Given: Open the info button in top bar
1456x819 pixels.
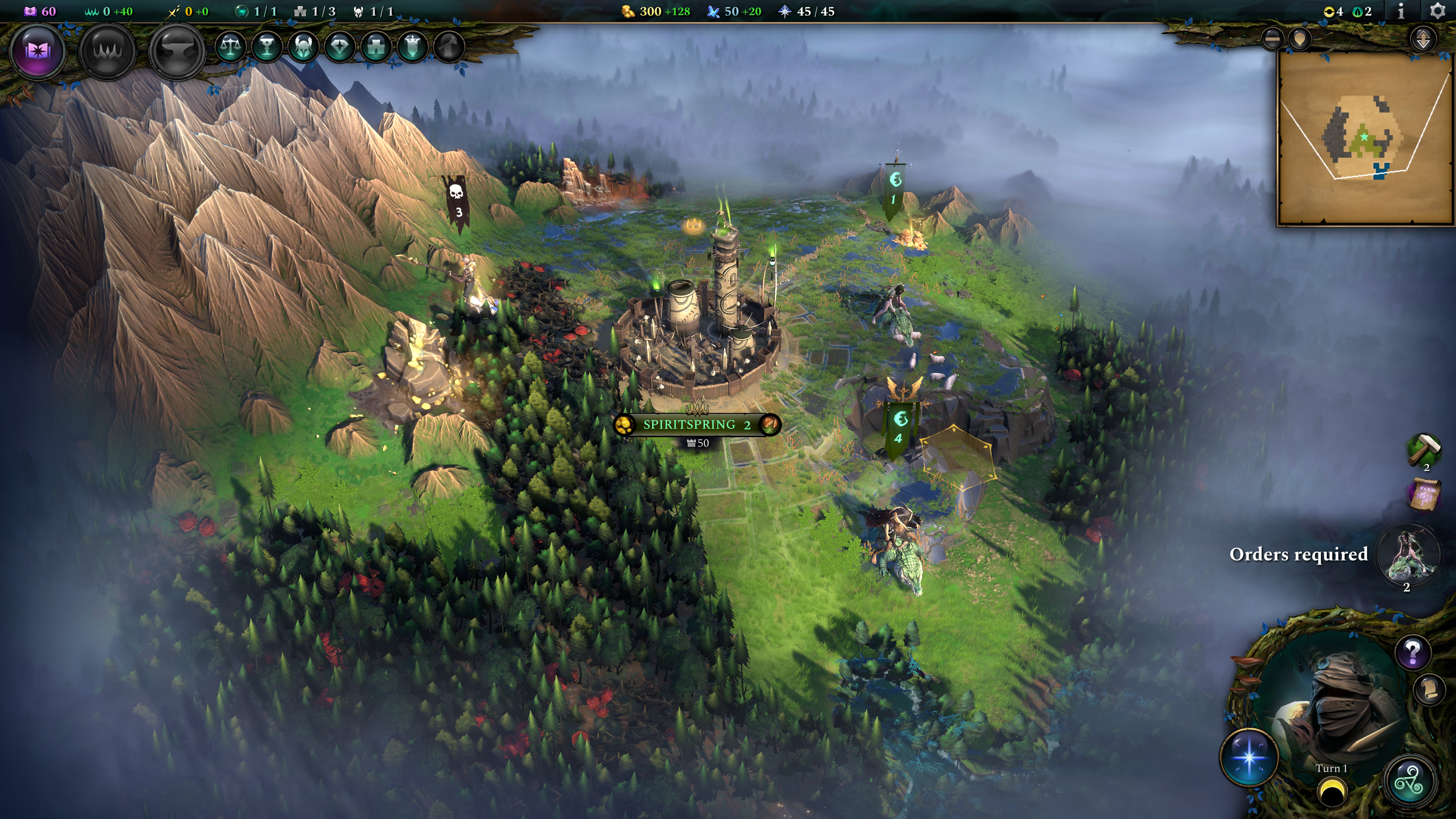Looking at the screenshot, I should 1401,11.
